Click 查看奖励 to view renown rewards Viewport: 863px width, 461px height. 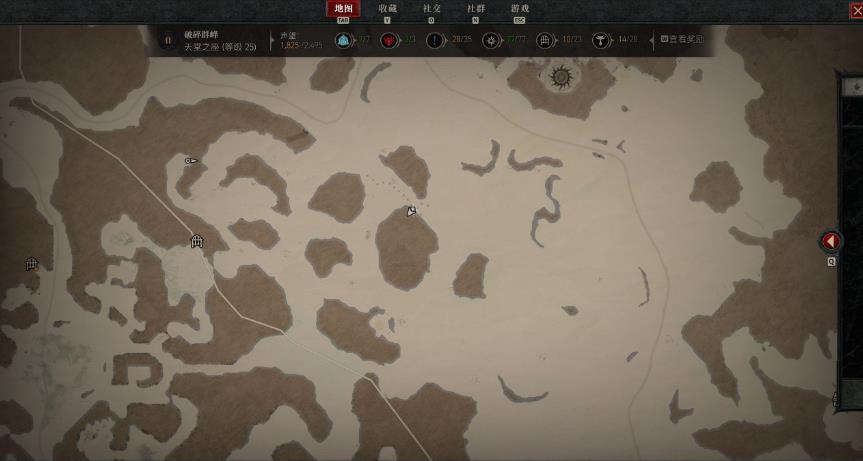pos(682,40)
